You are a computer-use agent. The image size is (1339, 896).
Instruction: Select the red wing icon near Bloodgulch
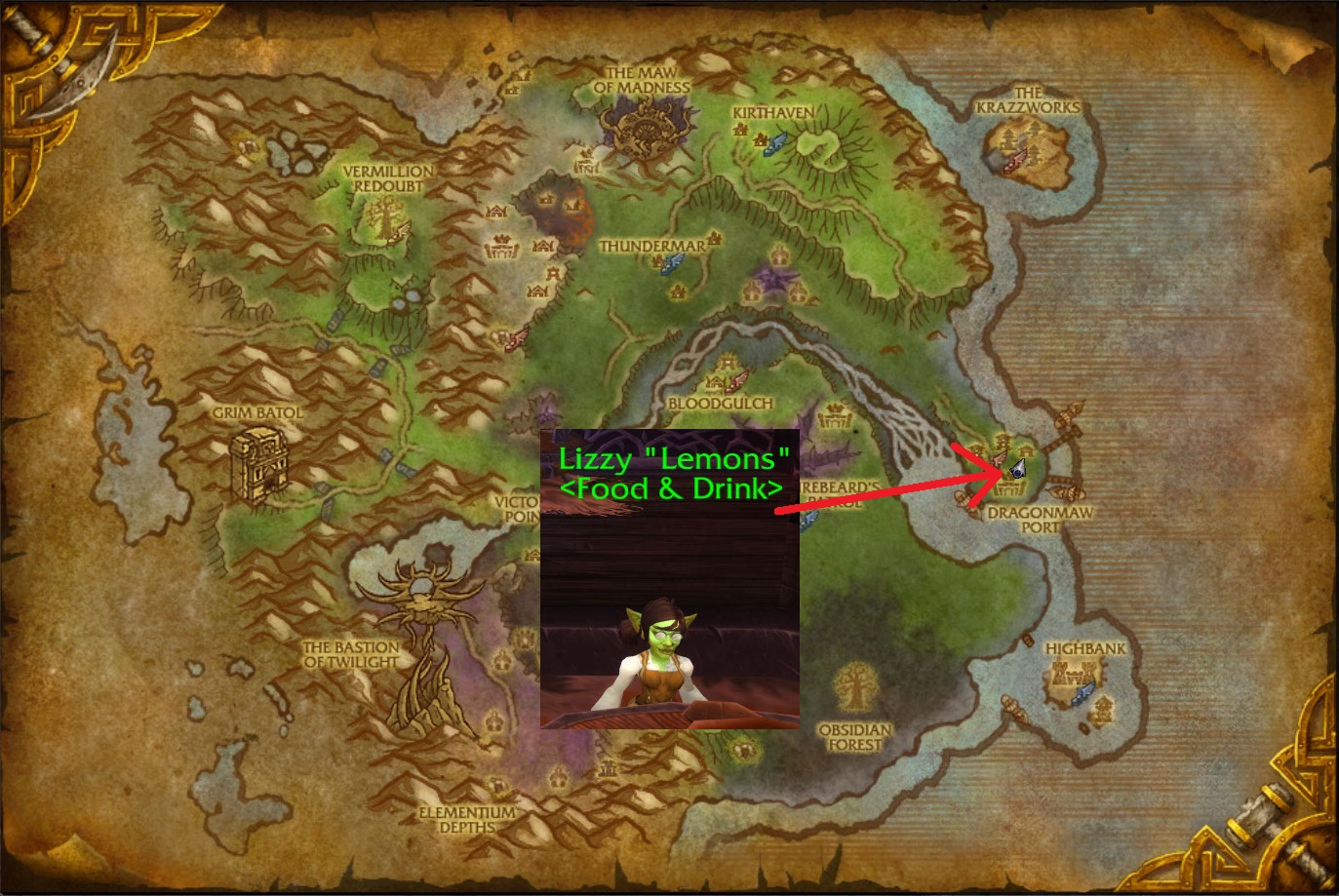pos(738,380)
